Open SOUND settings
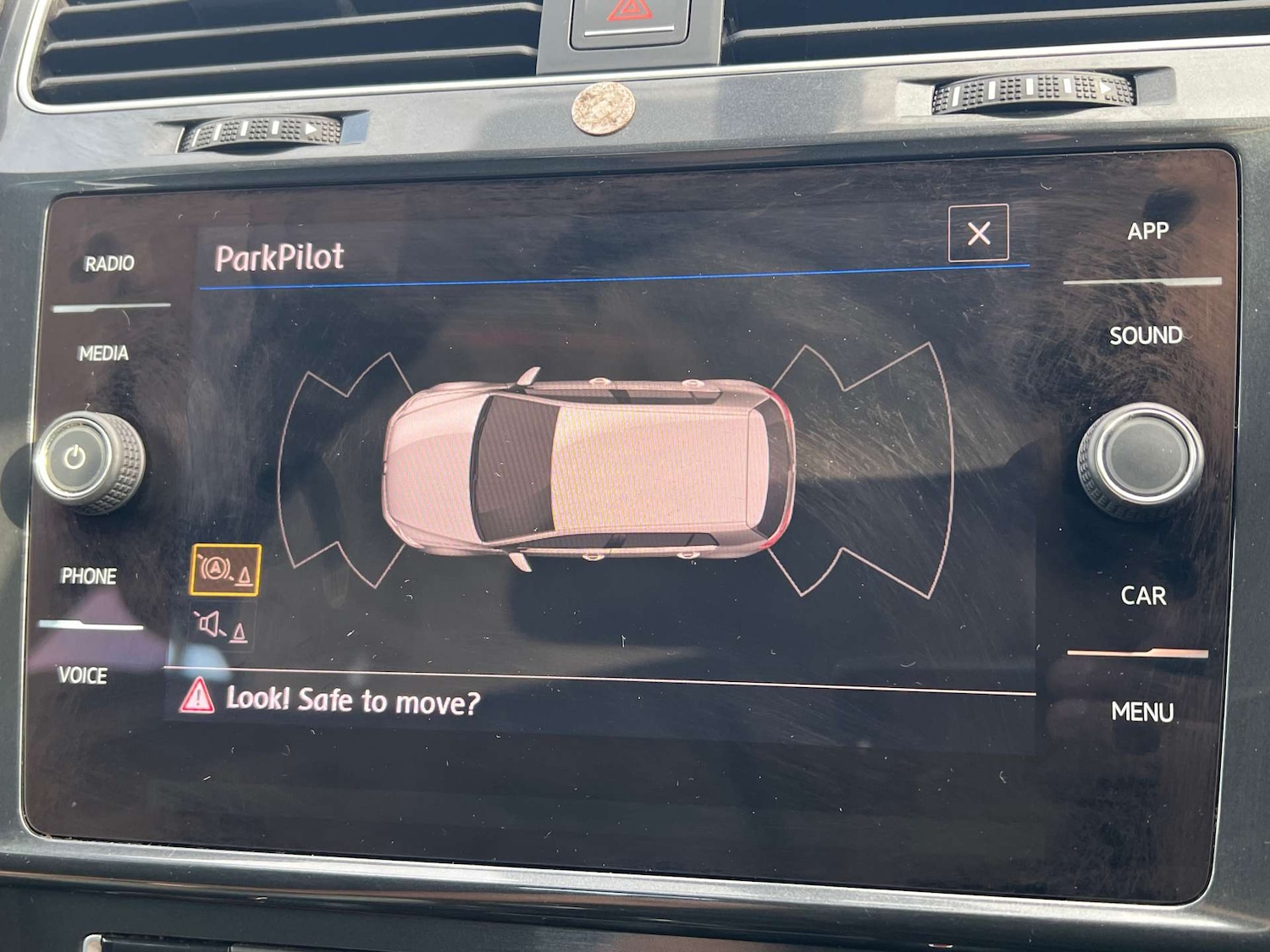 (1146, 335)
